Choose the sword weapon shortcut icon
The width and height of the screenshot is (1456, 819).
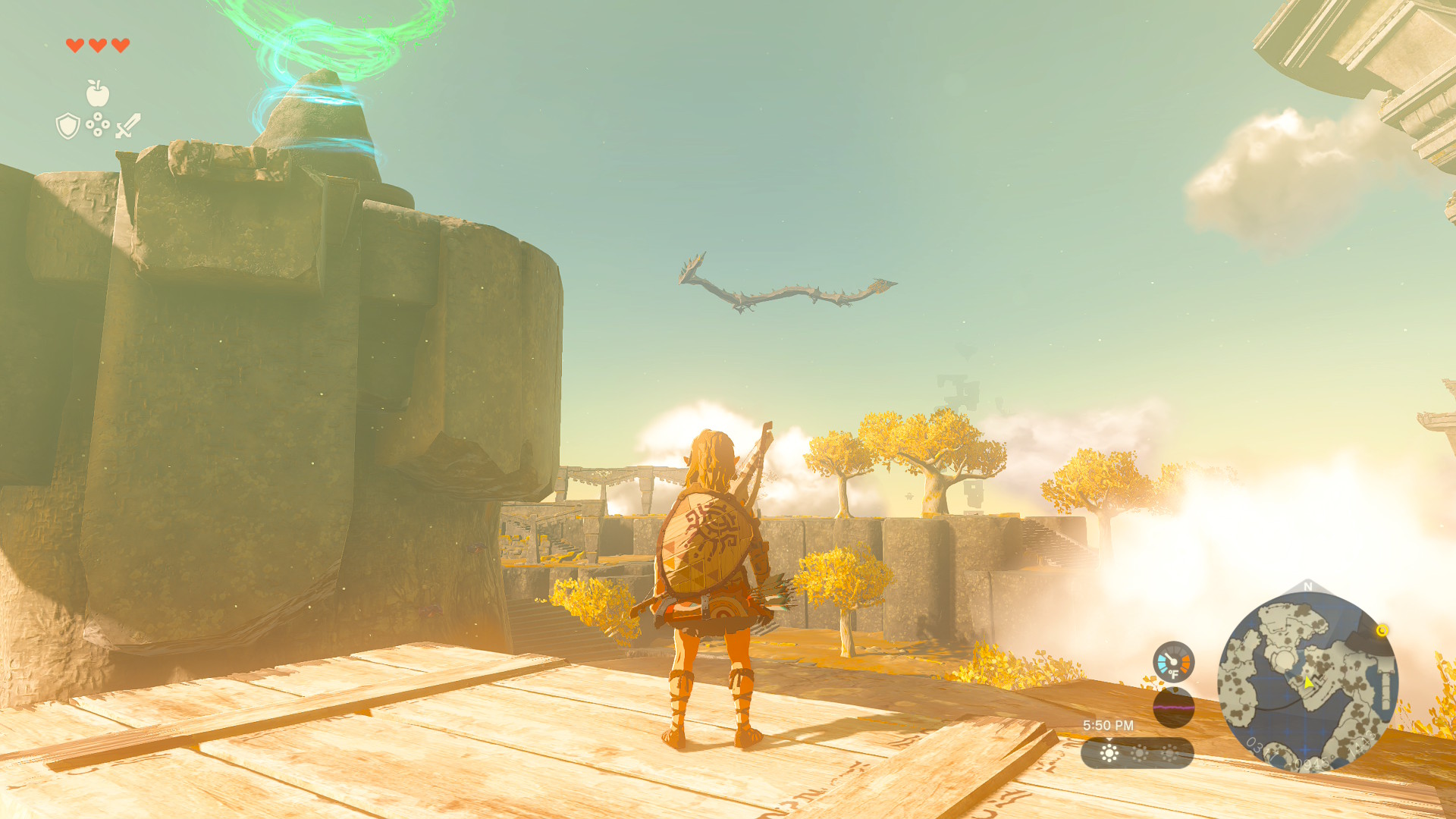[x=128, y=126]
